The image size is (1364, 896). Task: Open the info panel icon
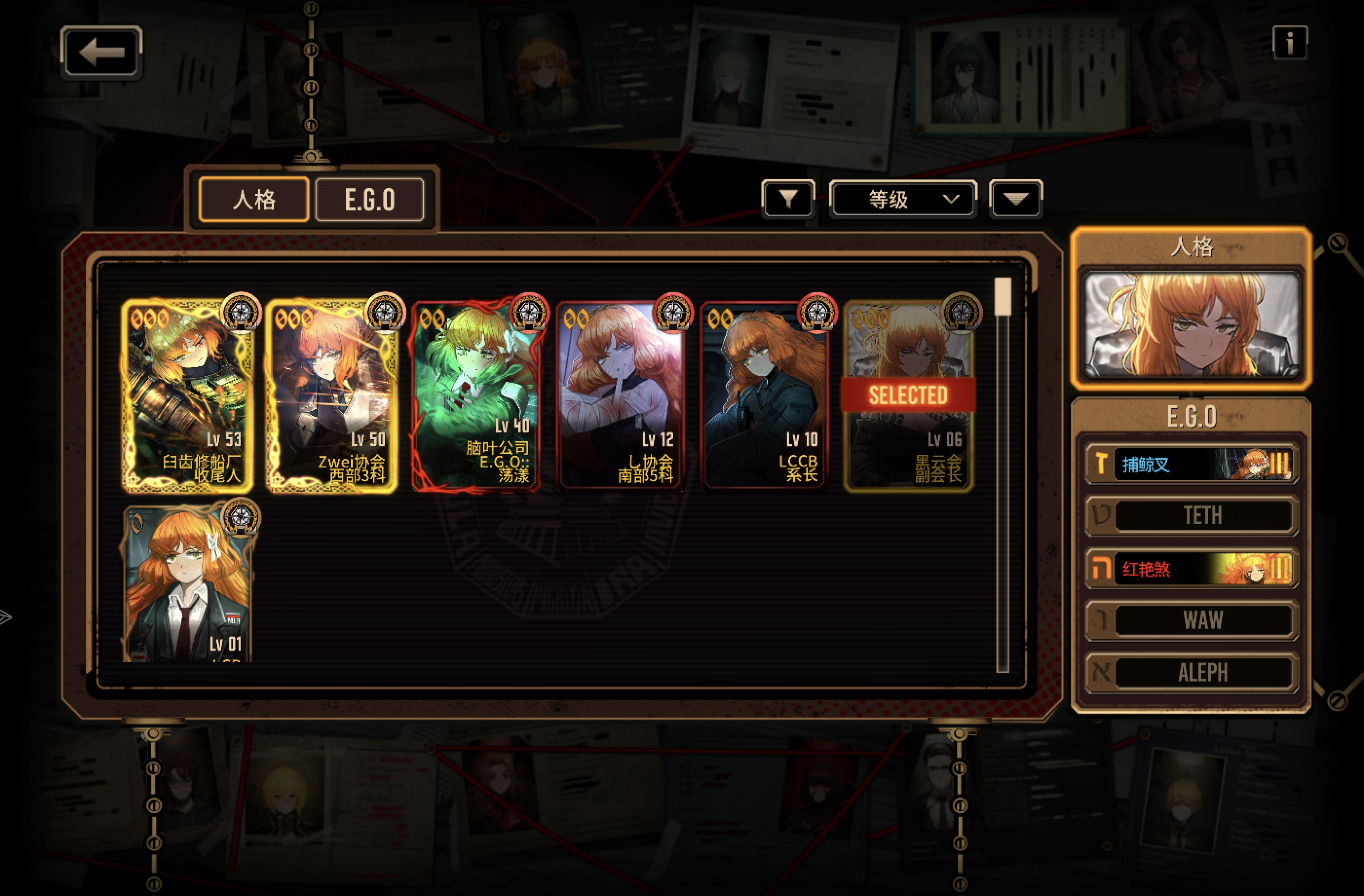tap(1289, 42)
